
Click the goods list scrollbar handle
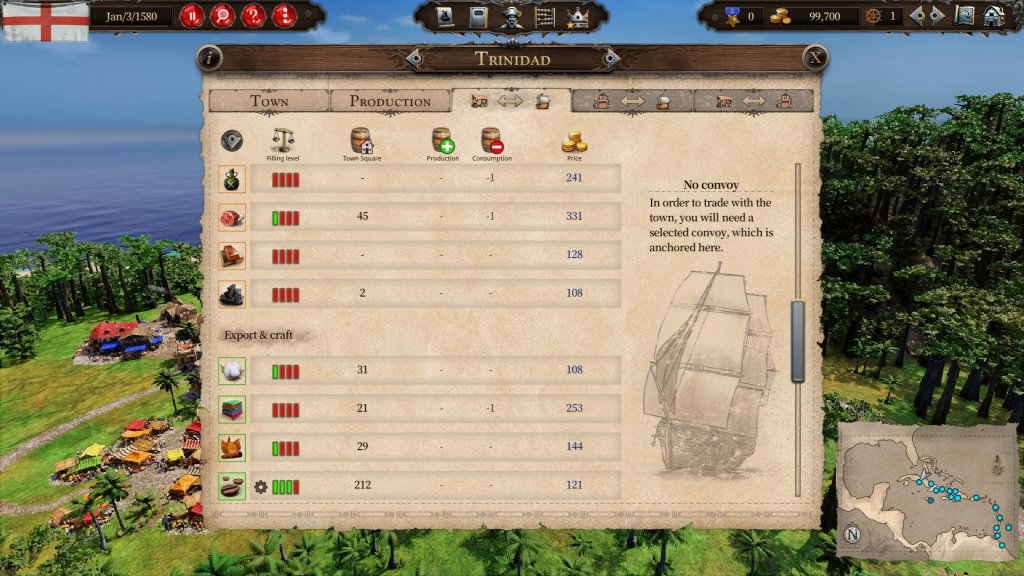(798, 340)
